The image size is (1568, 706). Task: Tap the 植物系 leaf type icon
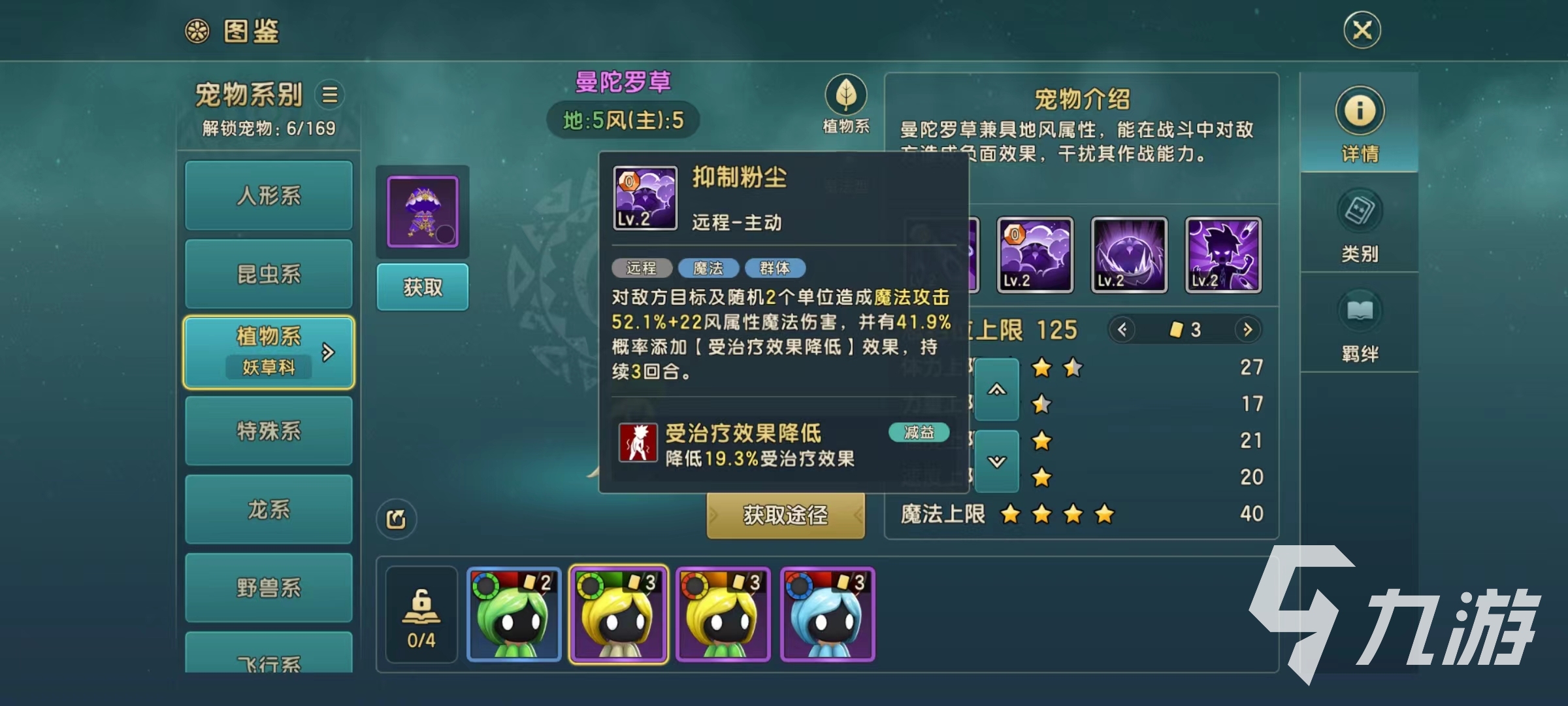tap(846, 95)
